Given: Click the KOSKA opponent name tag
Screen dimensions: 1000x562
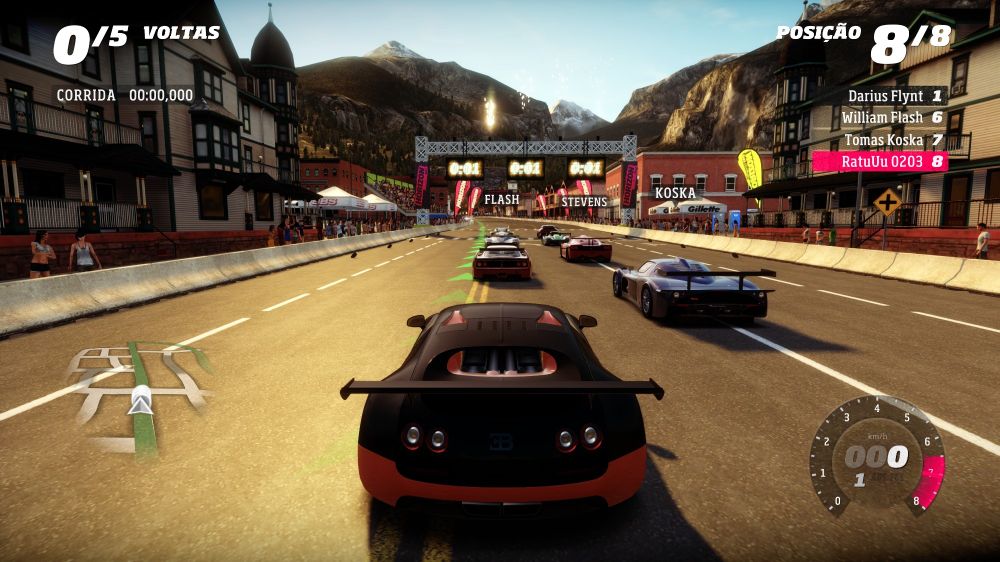Looking at the screenshot, I should coord(675,193).
